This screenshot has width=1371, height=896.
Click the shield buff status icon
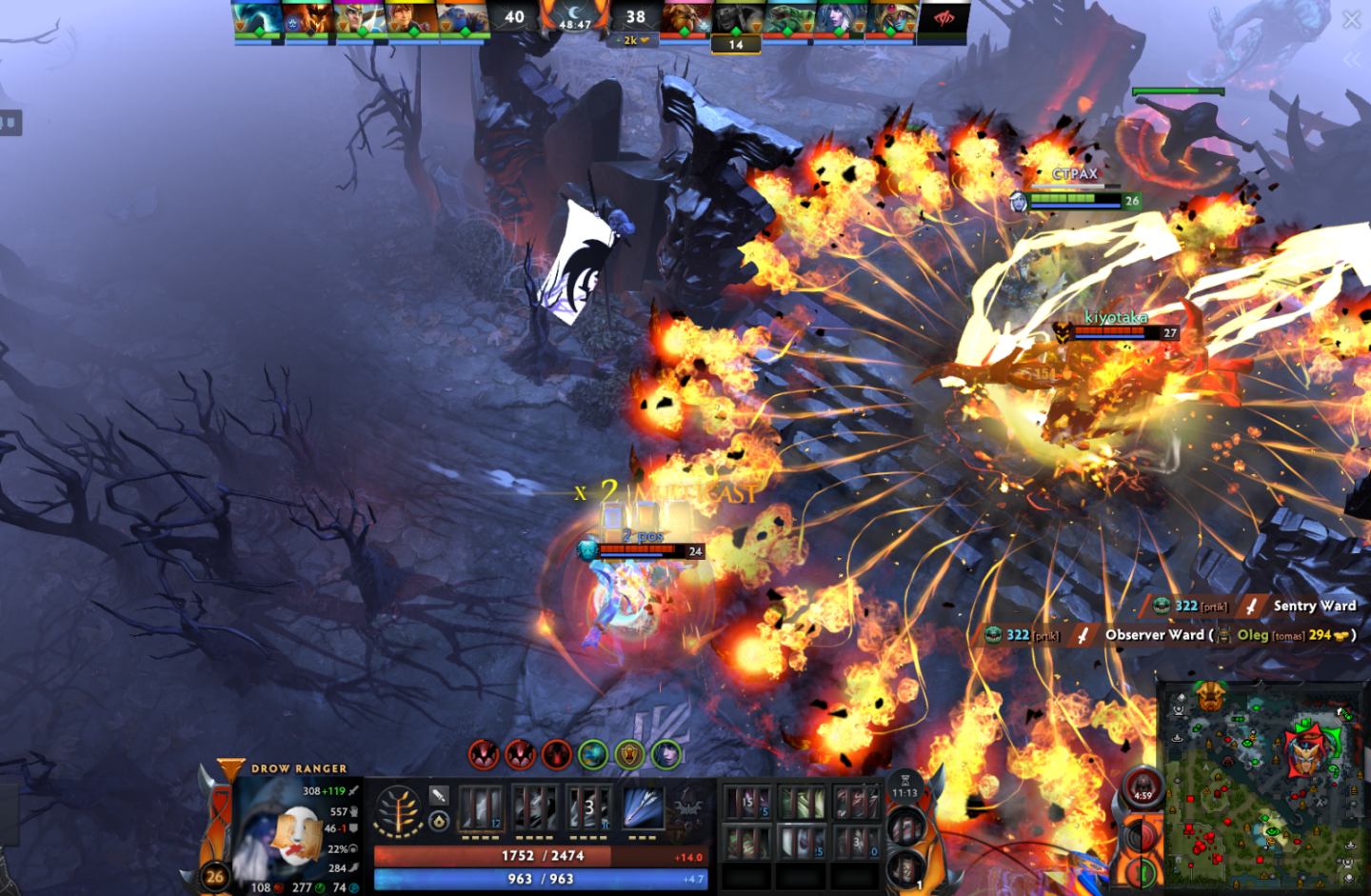tap(629, 754)
